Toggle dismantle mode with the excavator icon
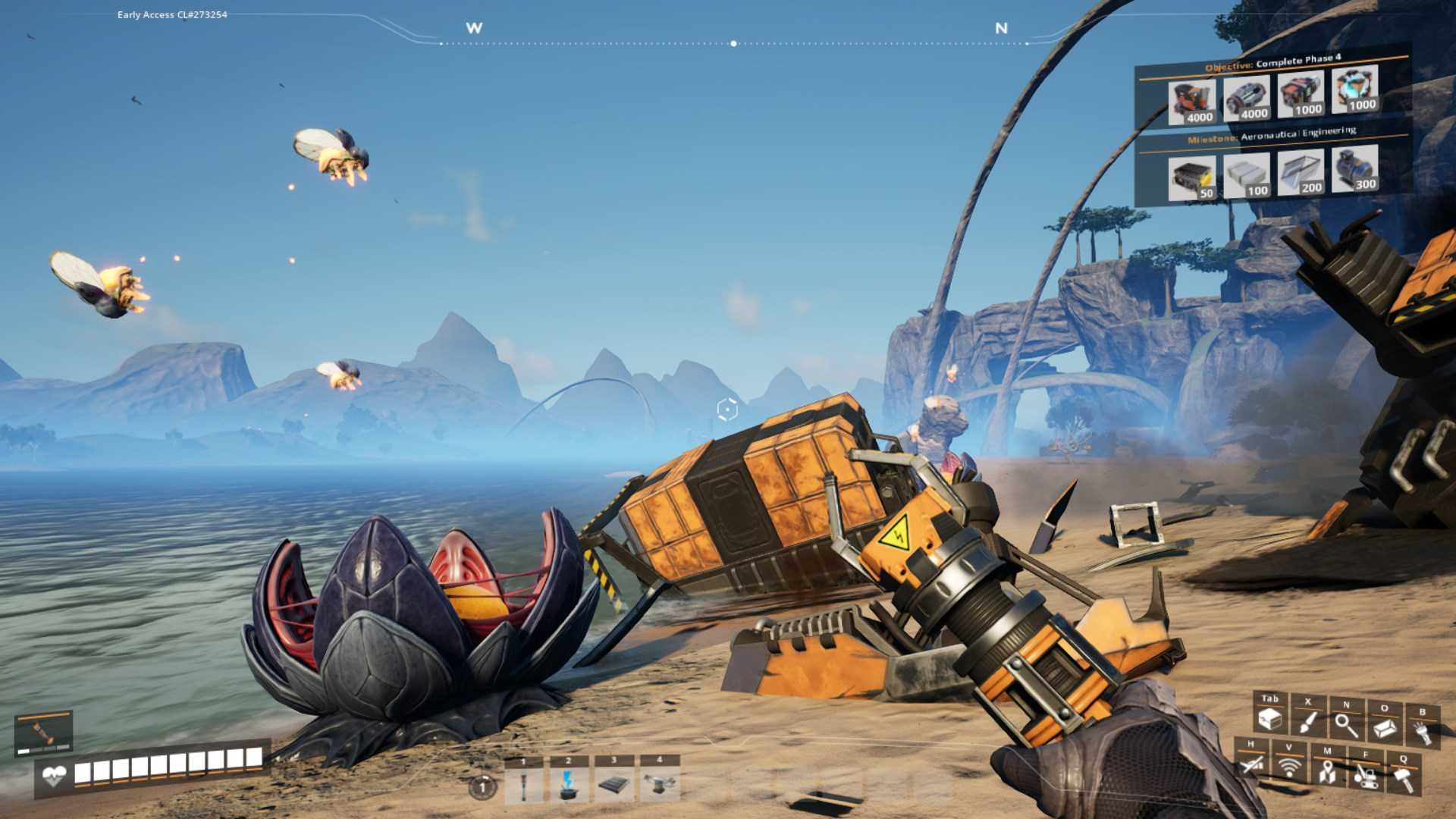1456x819 pixels. [1365, 777]
